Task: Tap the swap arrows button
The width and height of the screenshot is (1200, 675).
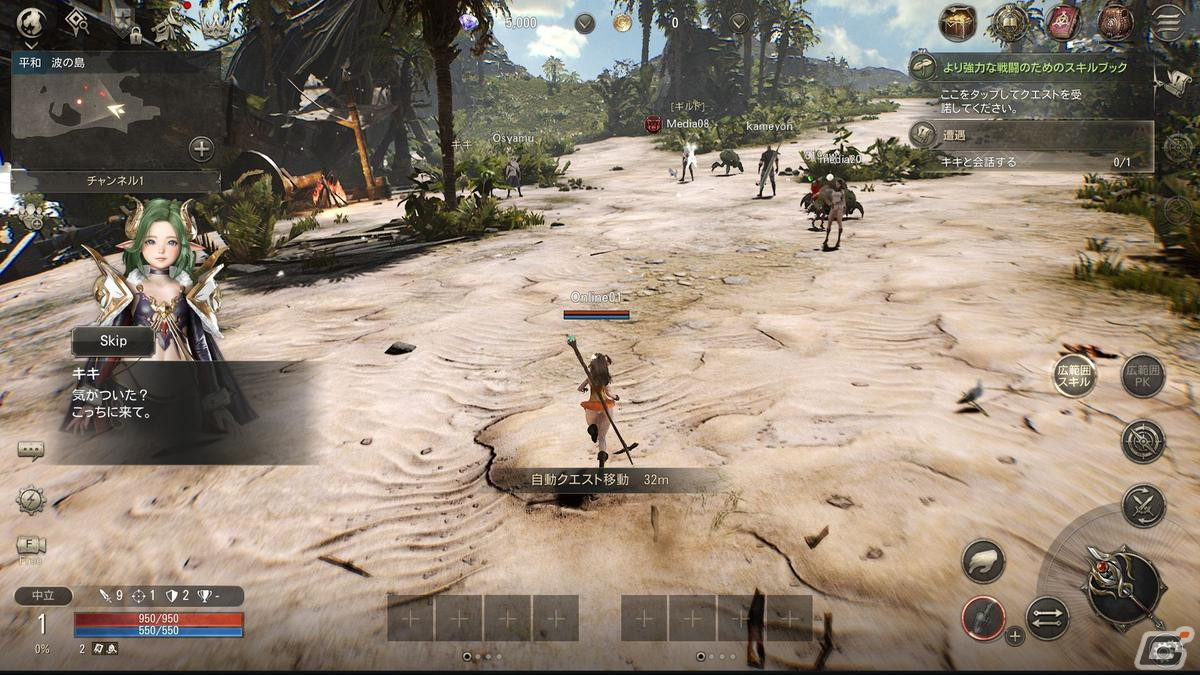Action: [1047, 617]
